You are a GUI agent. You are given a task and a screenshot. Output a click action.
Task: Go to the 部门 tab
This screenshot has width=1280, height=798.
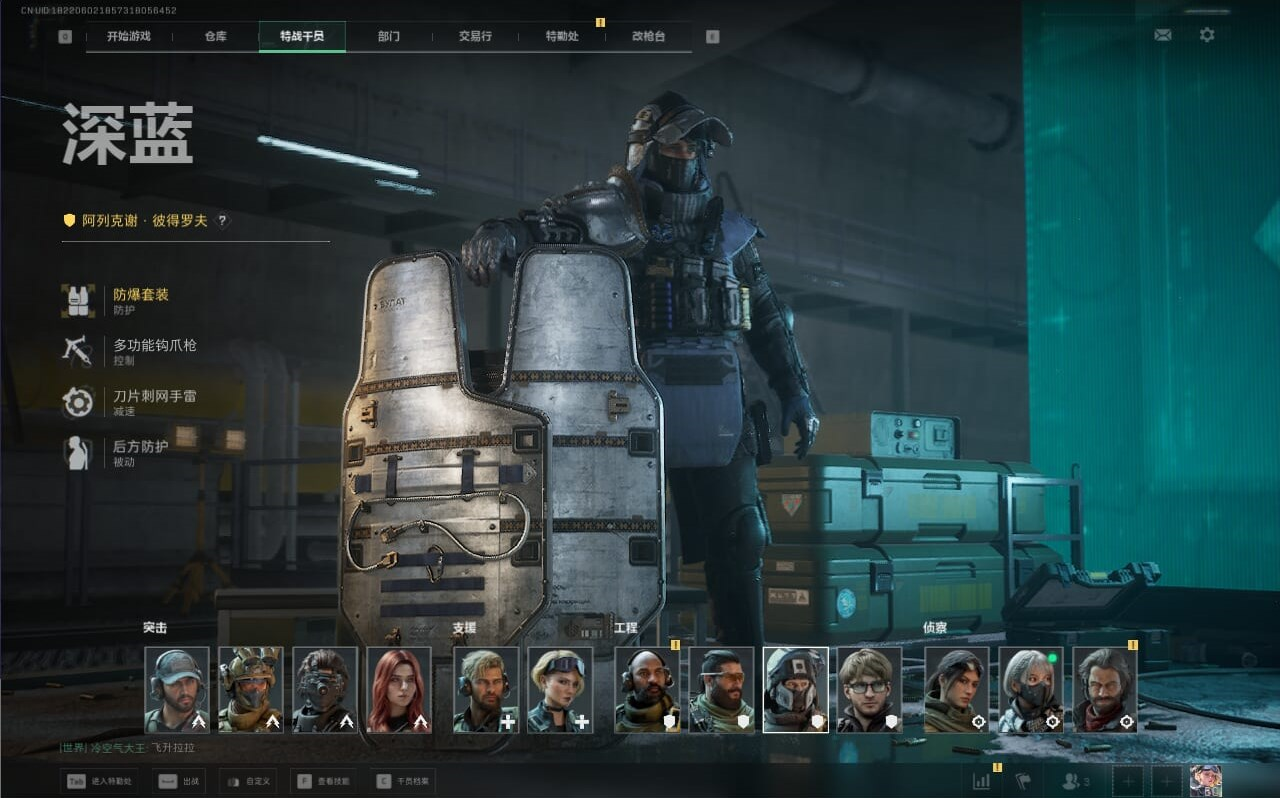pos(389,37)
